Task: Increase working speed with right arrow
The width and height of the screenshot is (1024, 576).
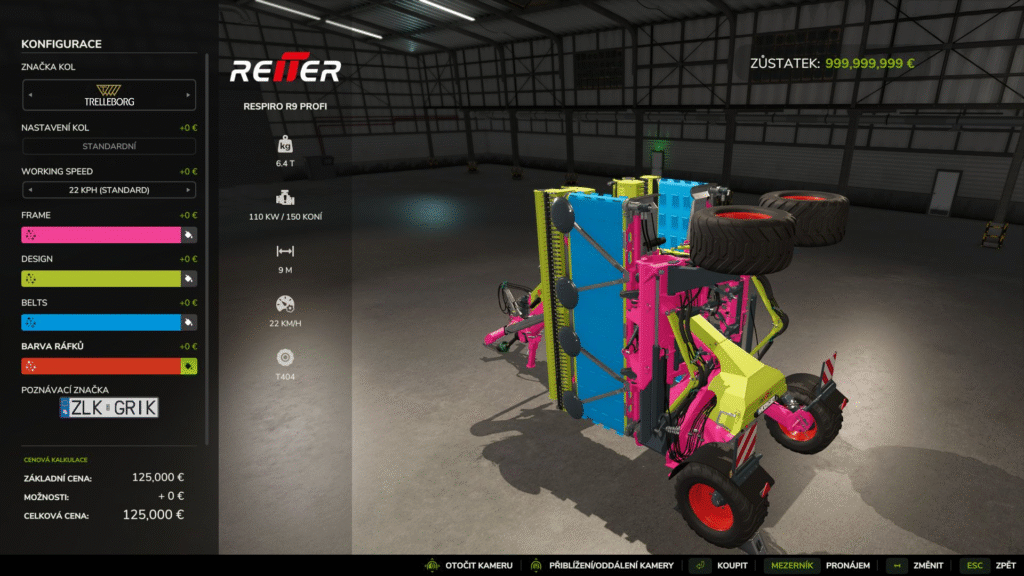Action: click(x=189, y=190)
